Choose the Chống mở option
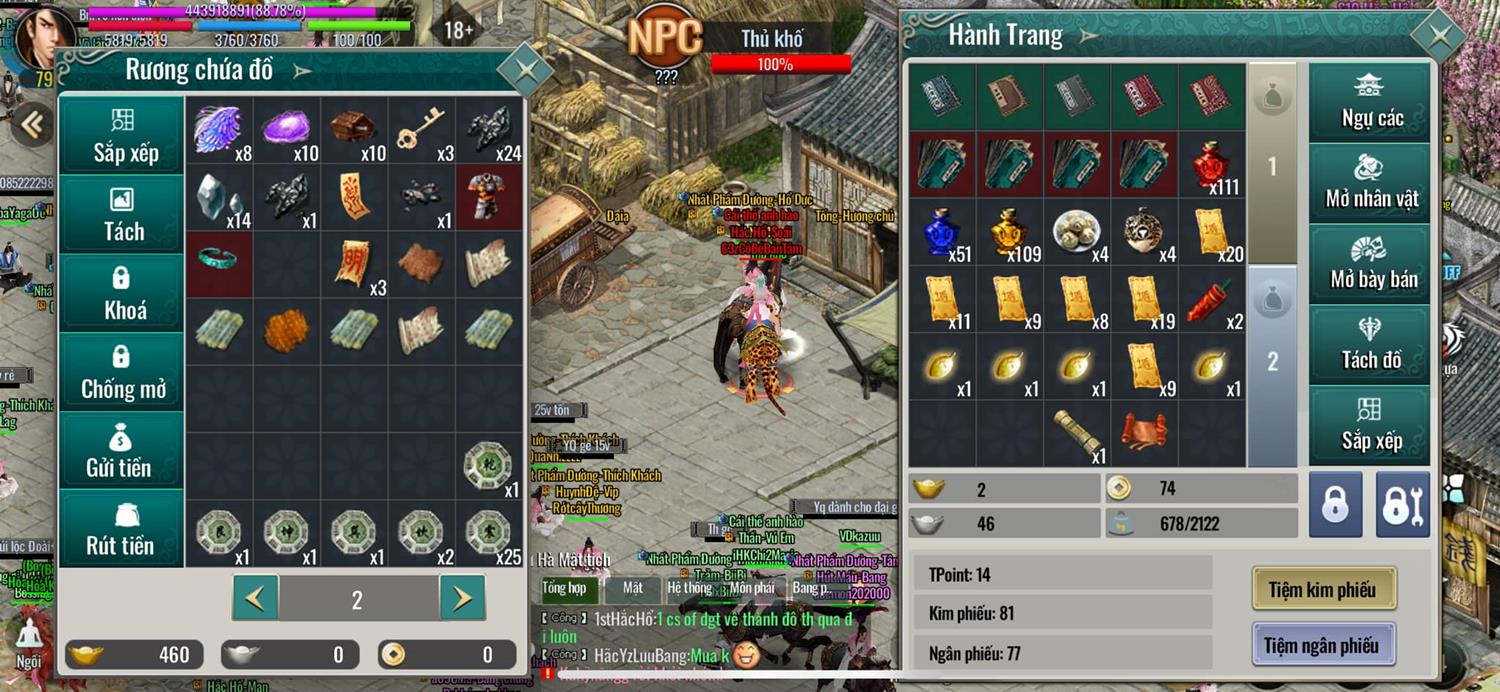This screenshot has height=692, width=1500. tap(124, 372)
